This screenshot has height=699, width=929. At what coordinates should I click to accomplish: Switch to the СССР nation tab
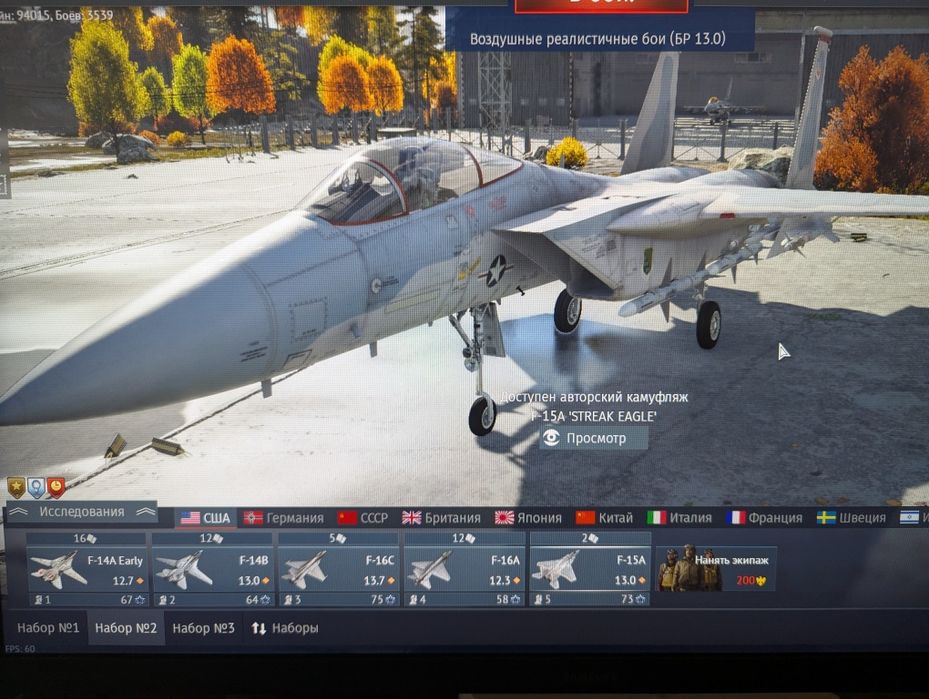coord(363,518)
